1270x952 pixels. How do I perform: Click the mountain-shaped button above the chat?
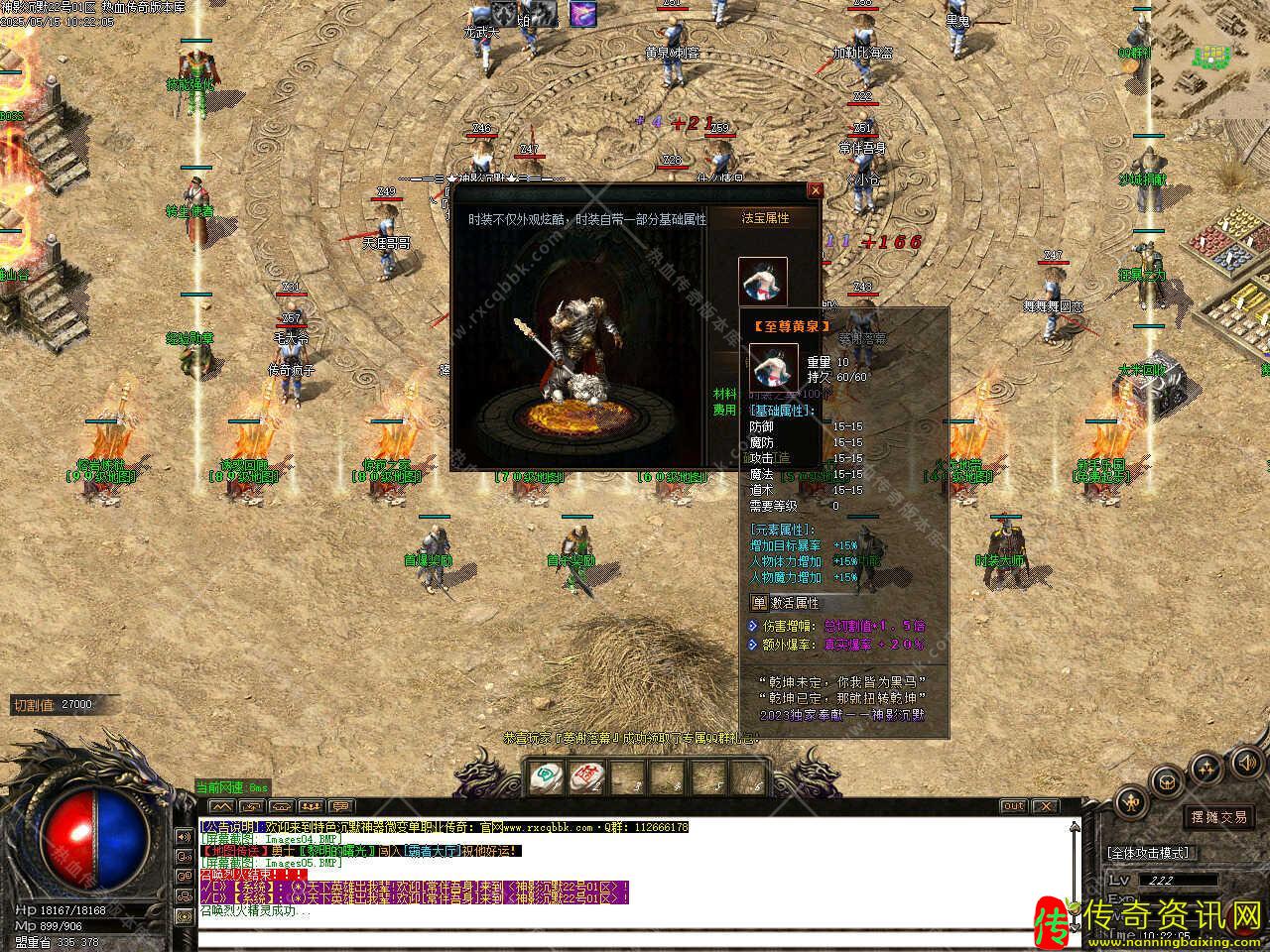click(221, 806)
